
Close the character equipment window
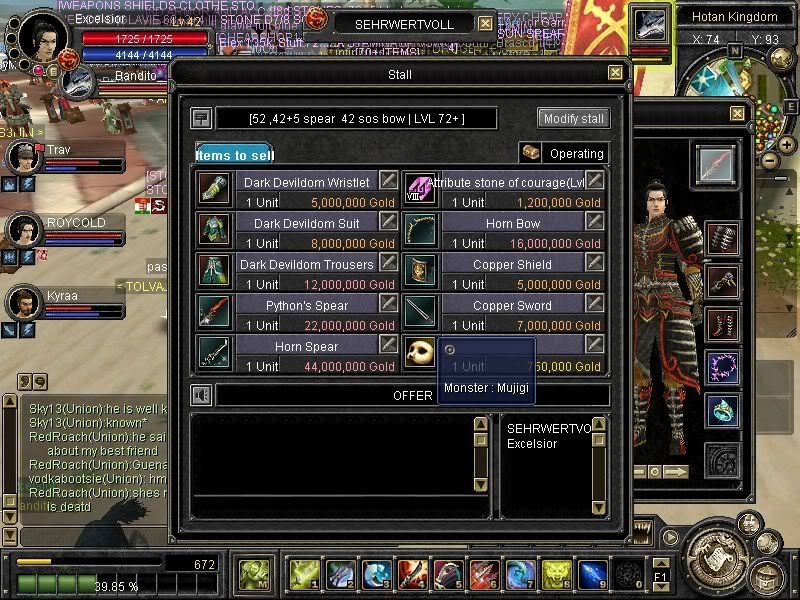click(737, 114)
